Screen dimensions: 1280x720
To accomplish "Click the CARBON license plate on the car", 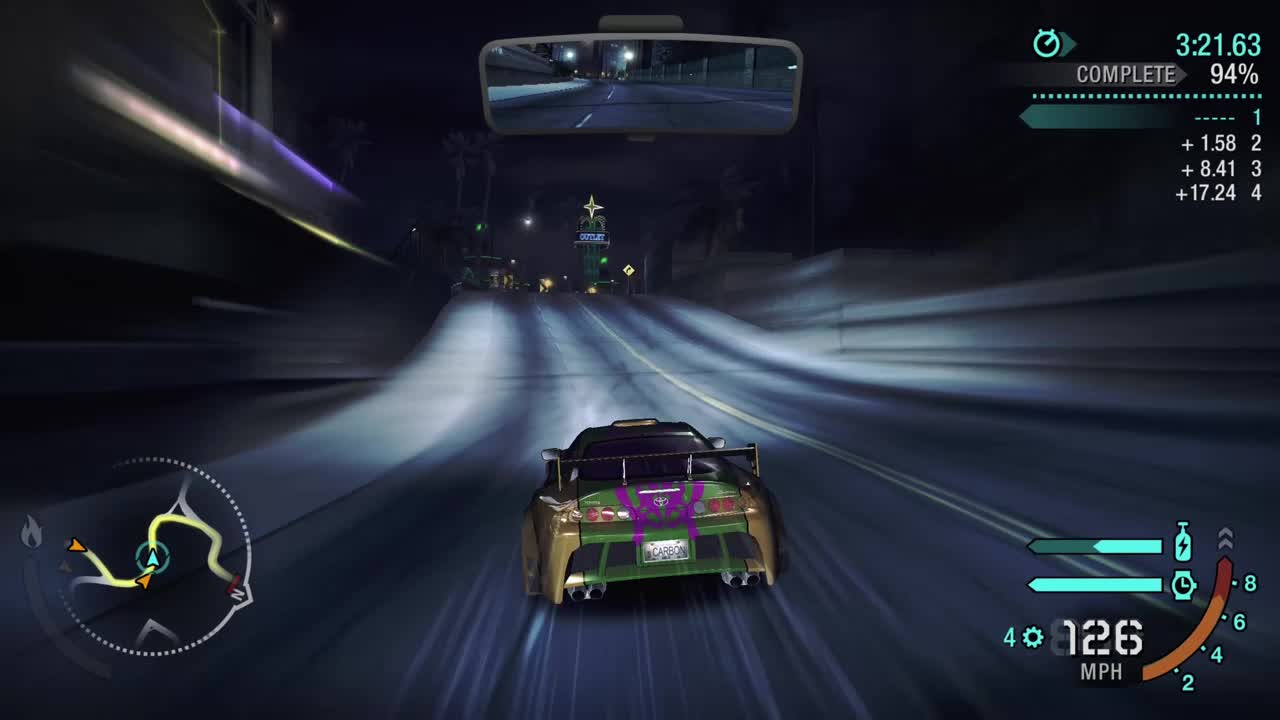I will click(x=668, y=549).
